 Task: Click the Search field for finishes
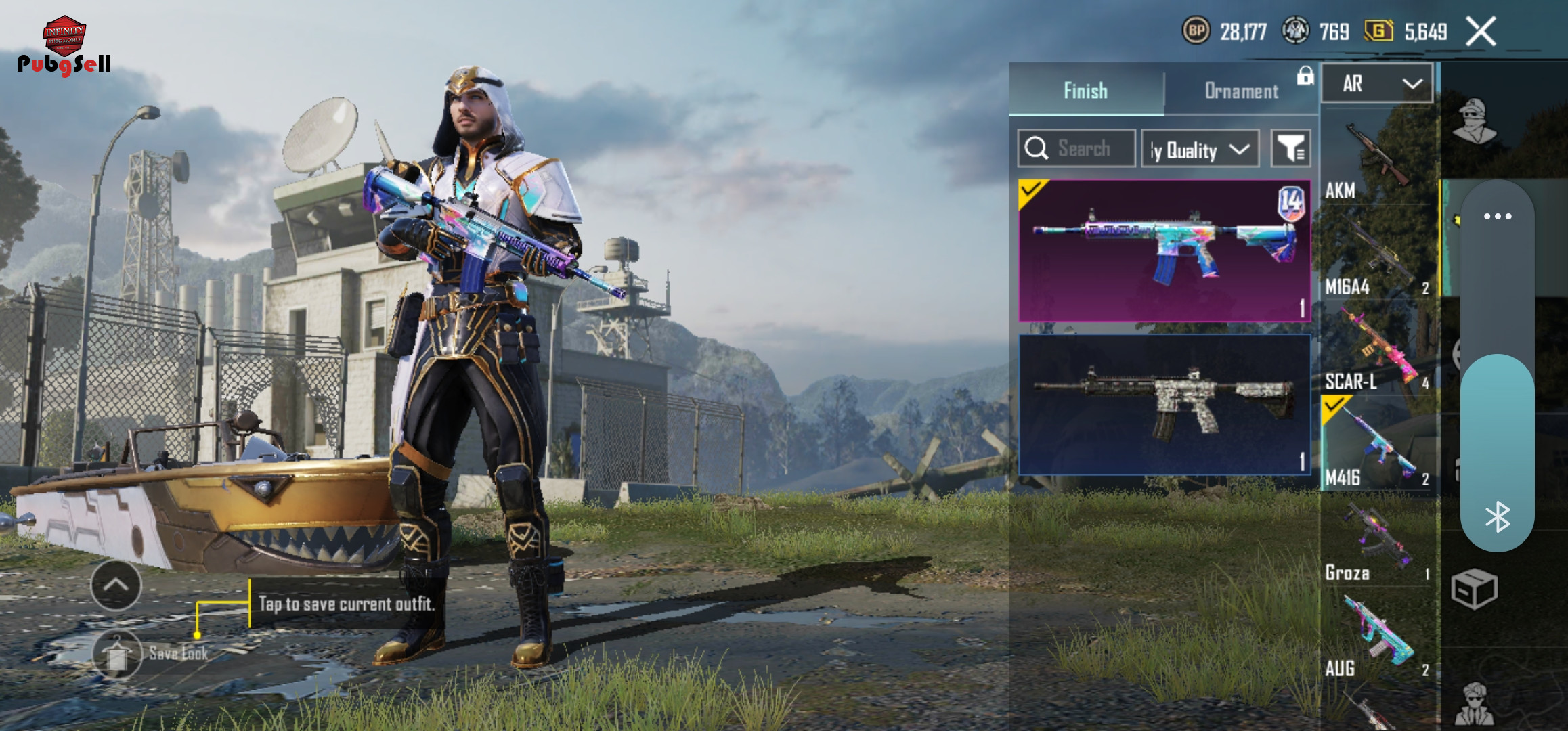click(1076, 148)
